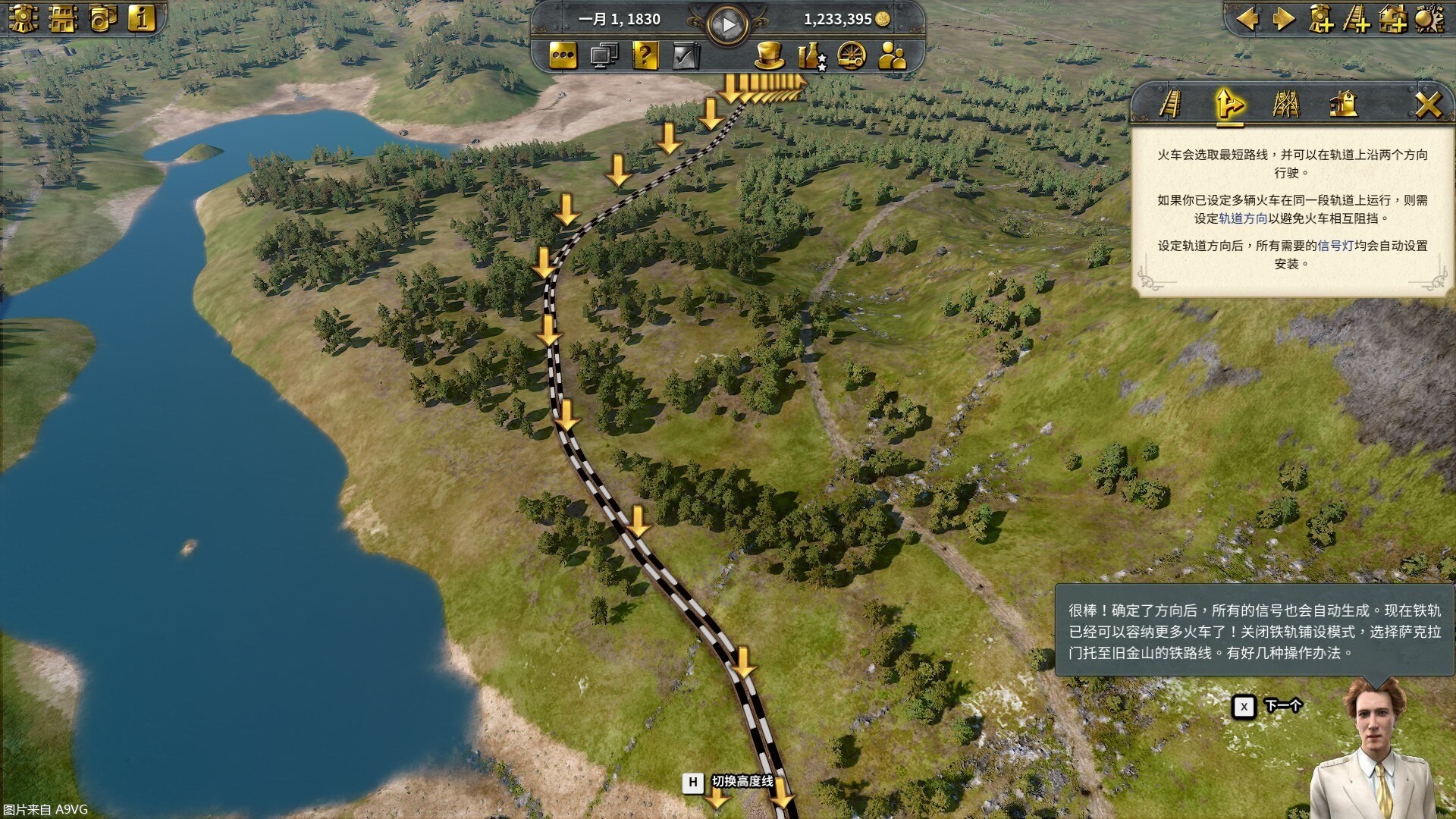Open the station buildings list icon
This screenshot has width=1456, height=819.
point(63,18)
